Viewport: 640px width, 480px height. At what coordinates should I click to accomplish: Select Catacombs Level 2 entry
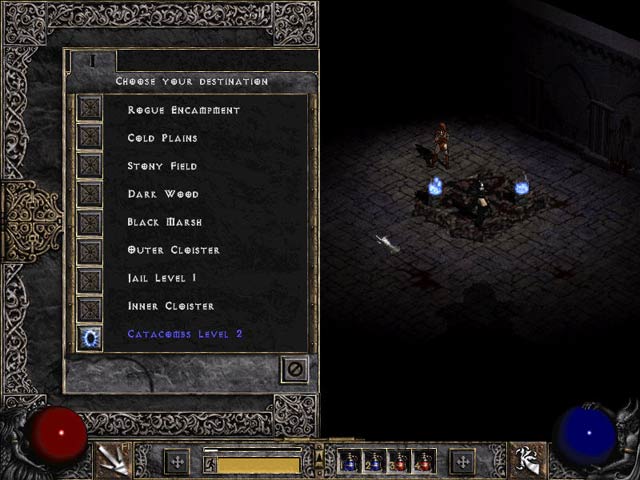pos(90,337)
